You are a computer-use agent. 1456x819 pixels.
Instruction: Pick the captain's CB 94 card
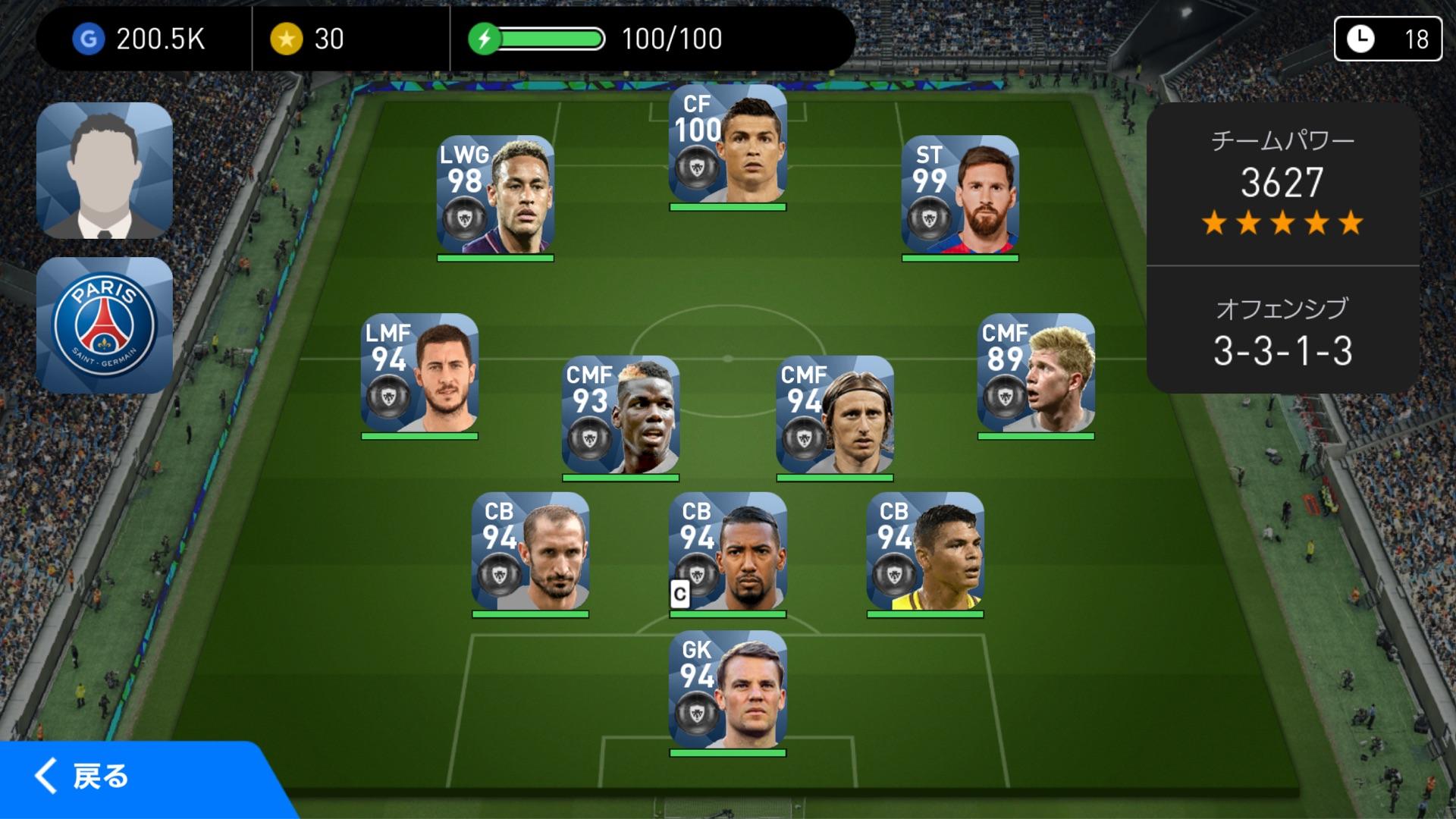tap(727, 551)
